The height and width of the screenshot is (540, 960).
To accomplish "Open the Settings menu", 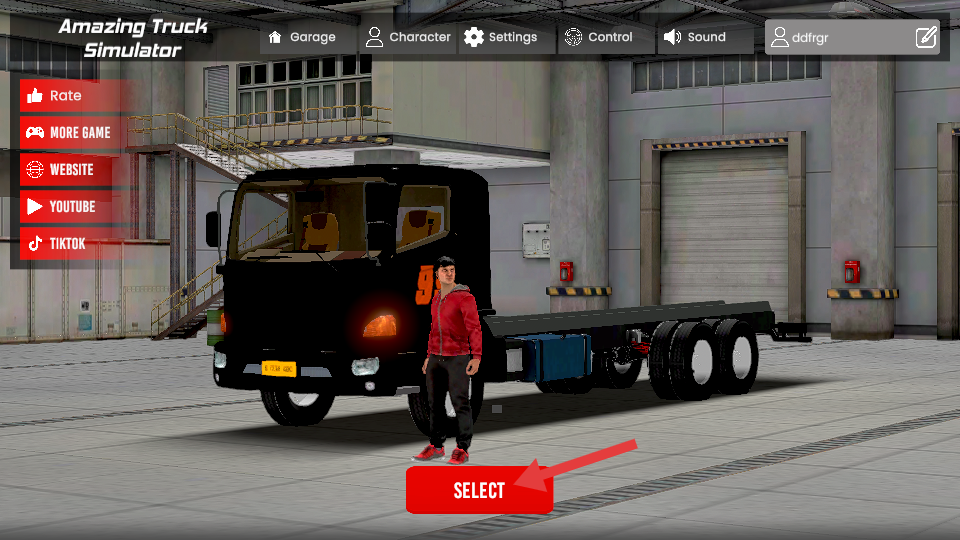I will pyautogui.click(x=501, y=38).
